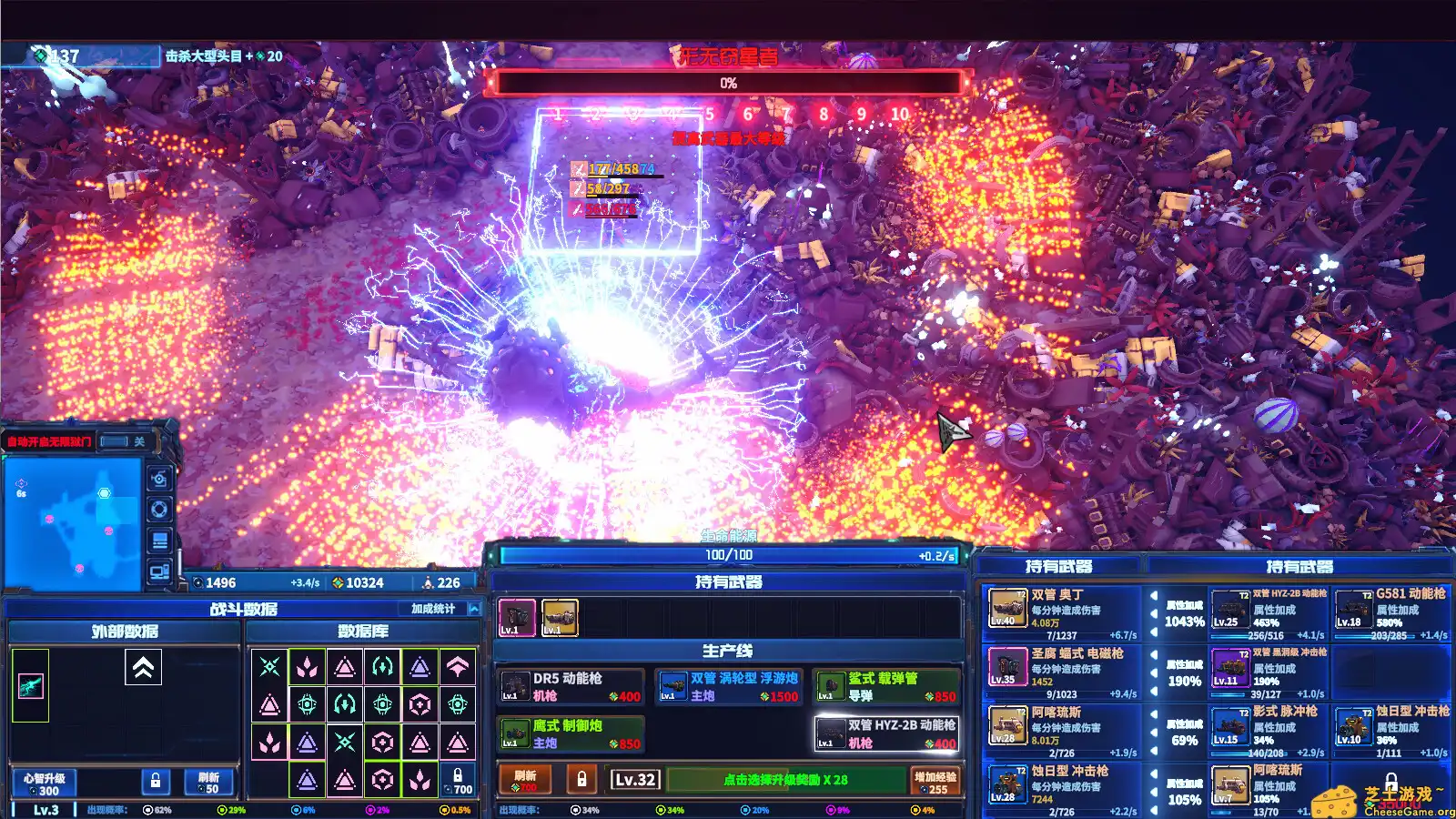Image resolution: width=1456 pixels, height=819 pixels.
Task: Switch to the 外部数据 tab
Action: [125, 631]
